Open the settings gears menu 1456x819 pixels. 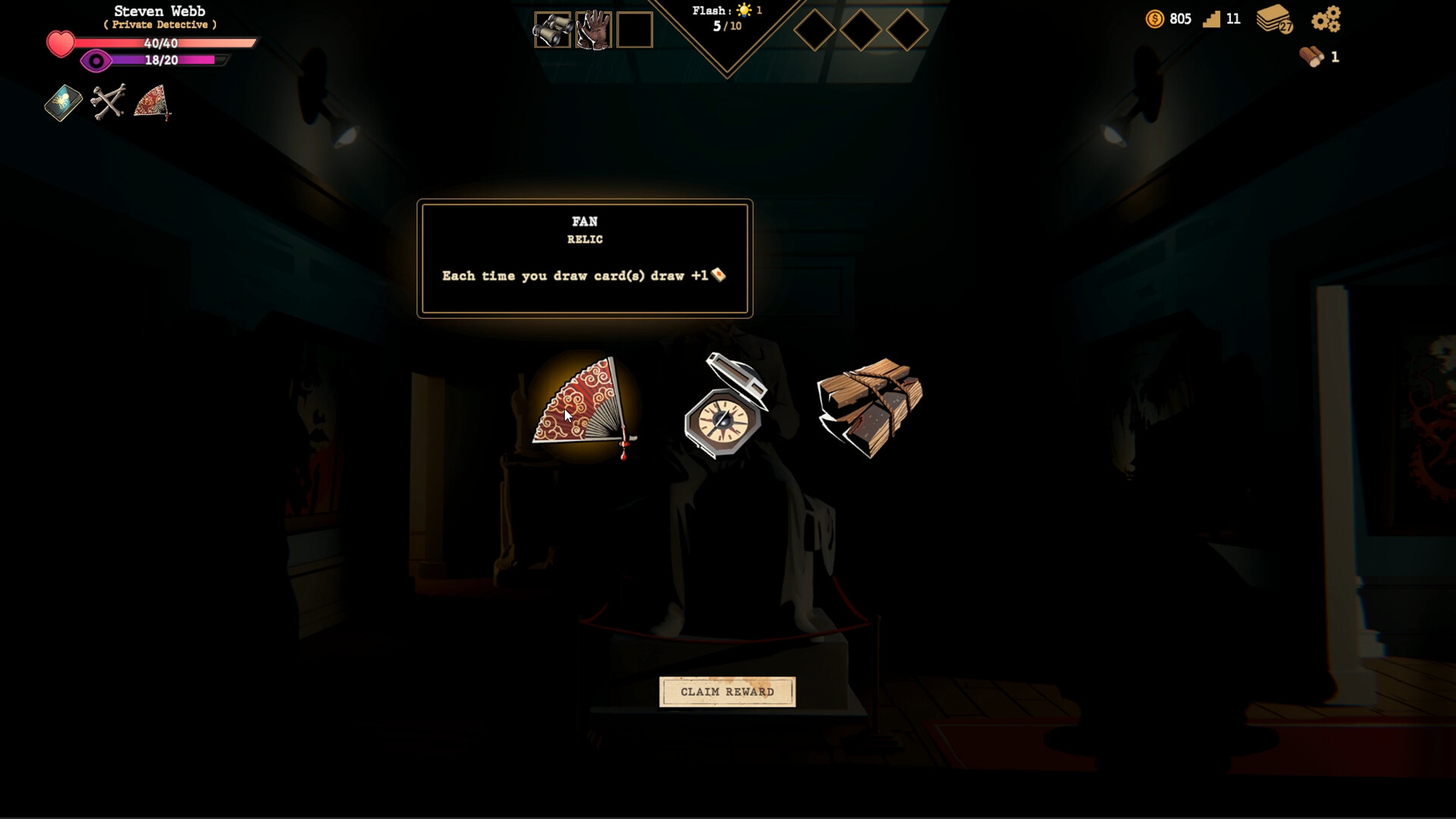pos(1326,19)
